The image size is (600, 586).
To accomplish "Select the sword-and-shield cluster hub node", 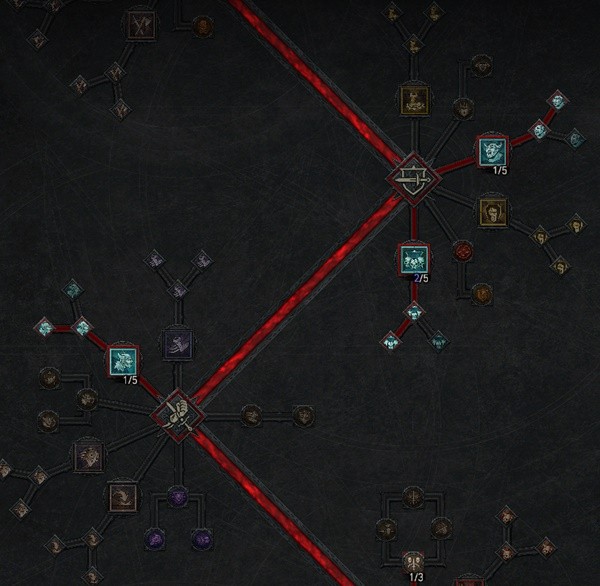I will click(411, 180).
